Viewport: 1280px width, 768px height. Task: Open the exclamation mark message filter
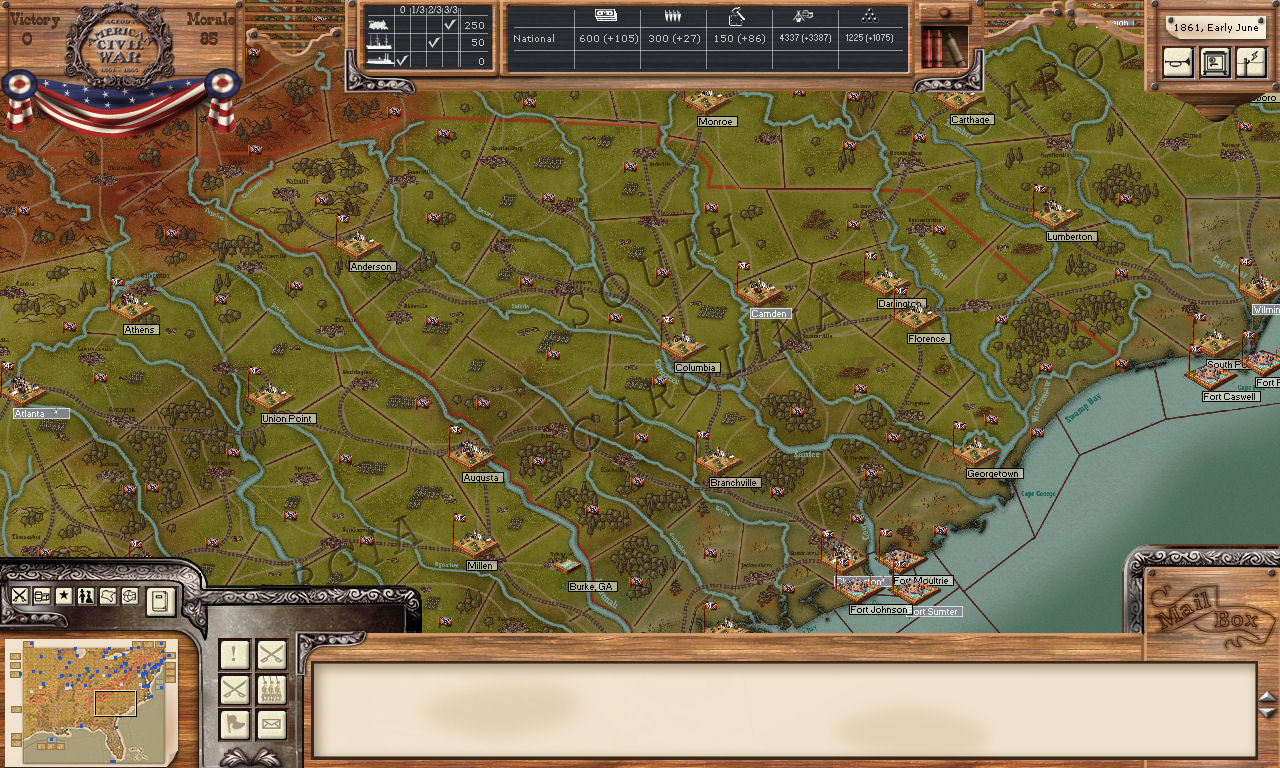[234, 655]
